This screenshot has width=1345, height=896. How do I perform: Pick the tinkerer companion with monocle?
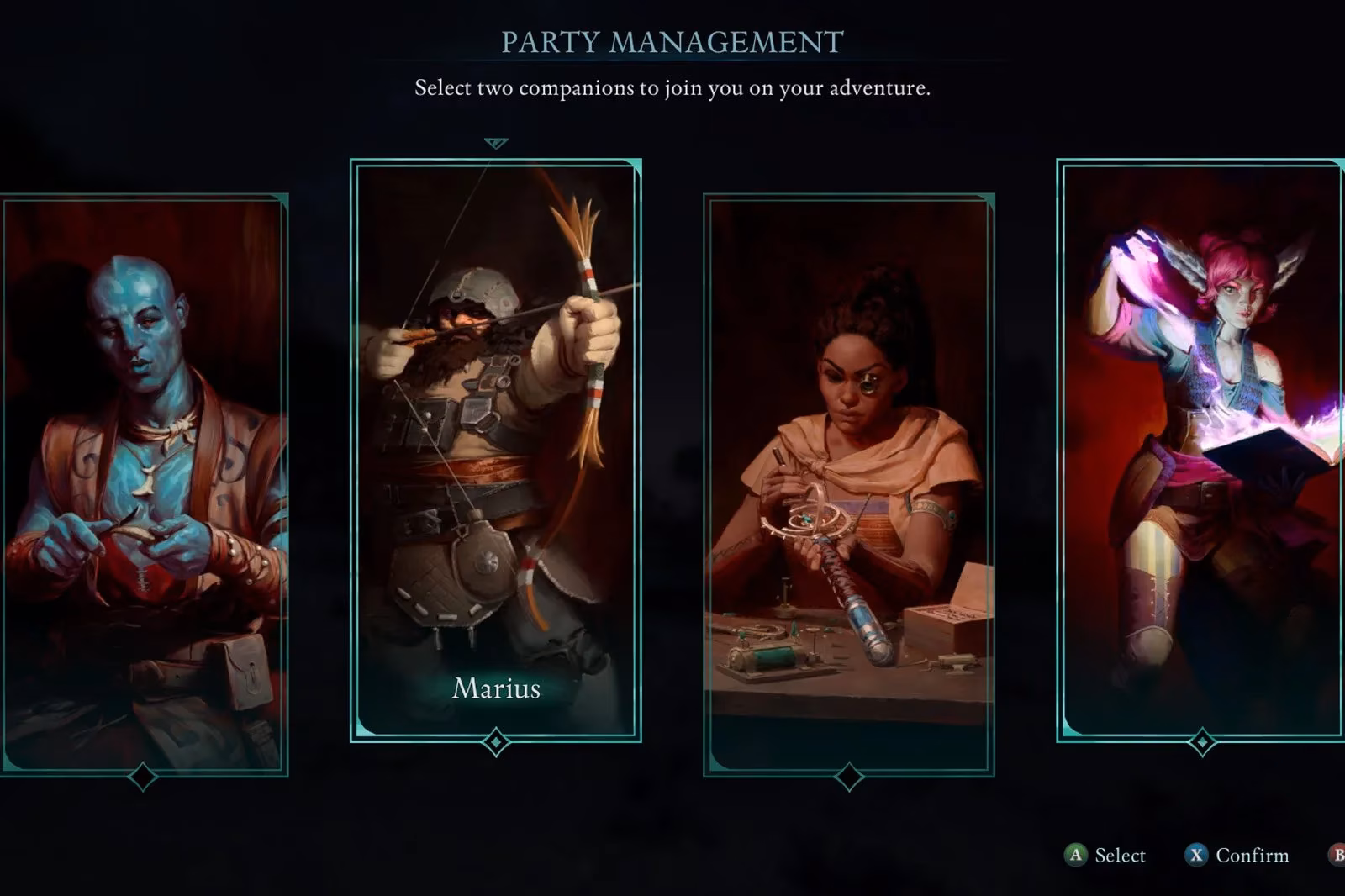tap(849, 483)
